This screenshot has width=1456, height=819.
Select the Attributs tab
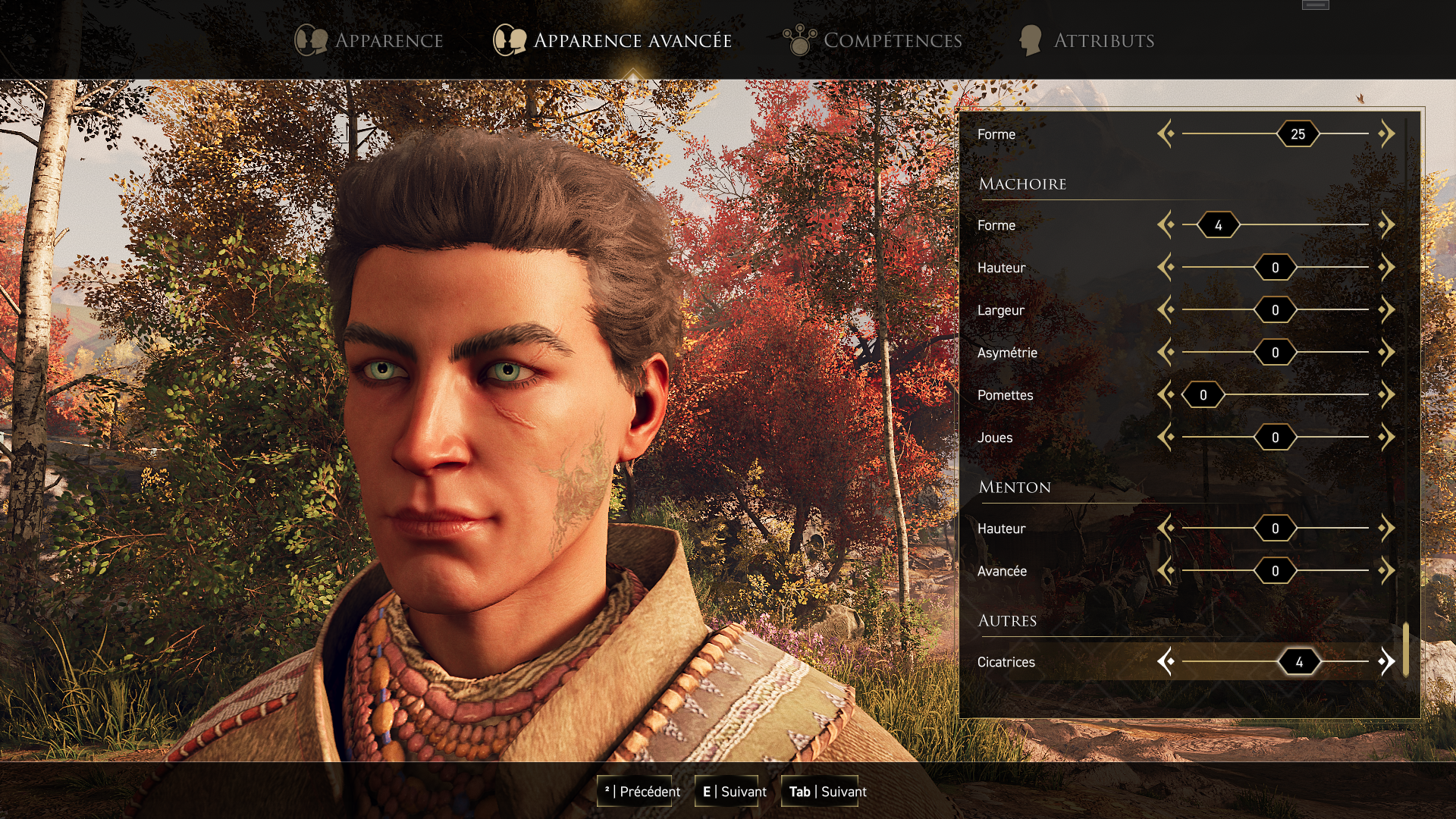(1087, 40)
